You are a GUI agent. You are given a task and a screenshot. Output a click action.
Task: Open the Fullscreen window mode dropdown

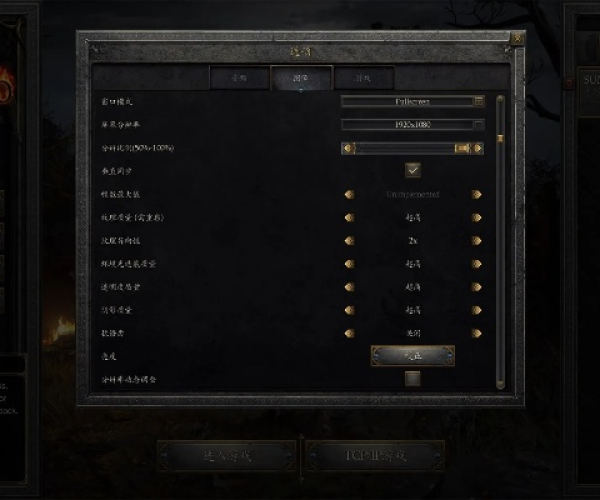point(413,101)
